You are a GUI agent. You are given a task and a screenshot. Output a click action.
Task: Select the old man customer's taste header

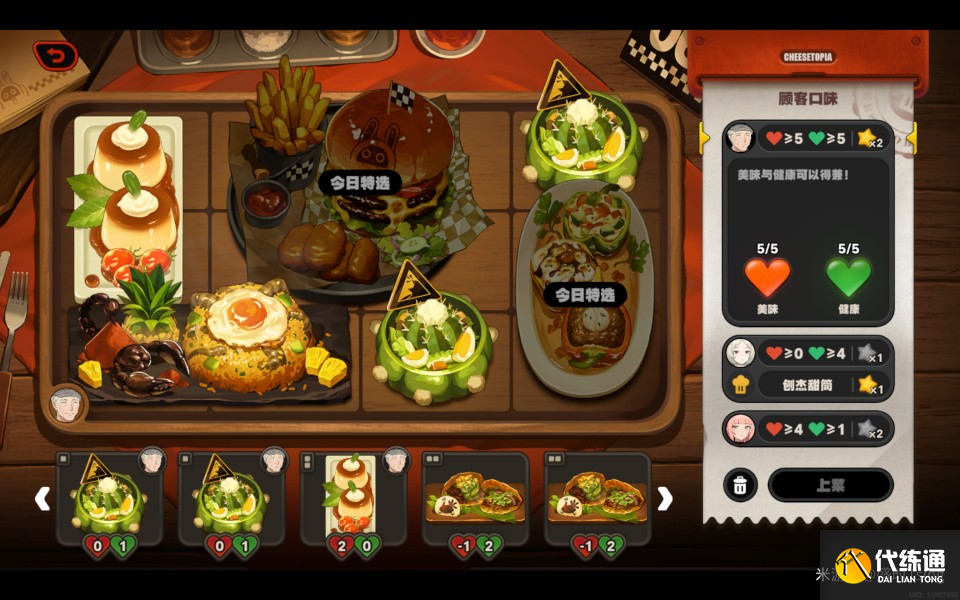point(807,137)
